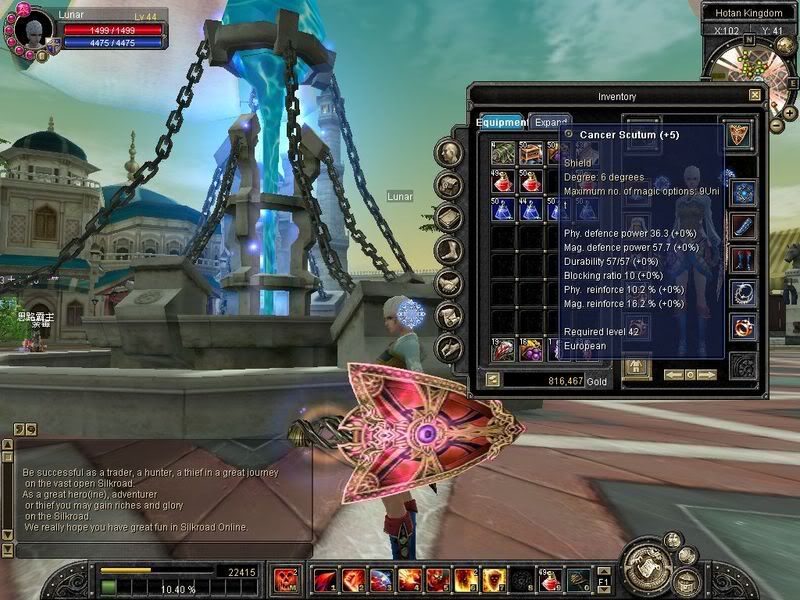Pick the first blue mana potion stack
800x600 pixels.
tap(502, 209)
